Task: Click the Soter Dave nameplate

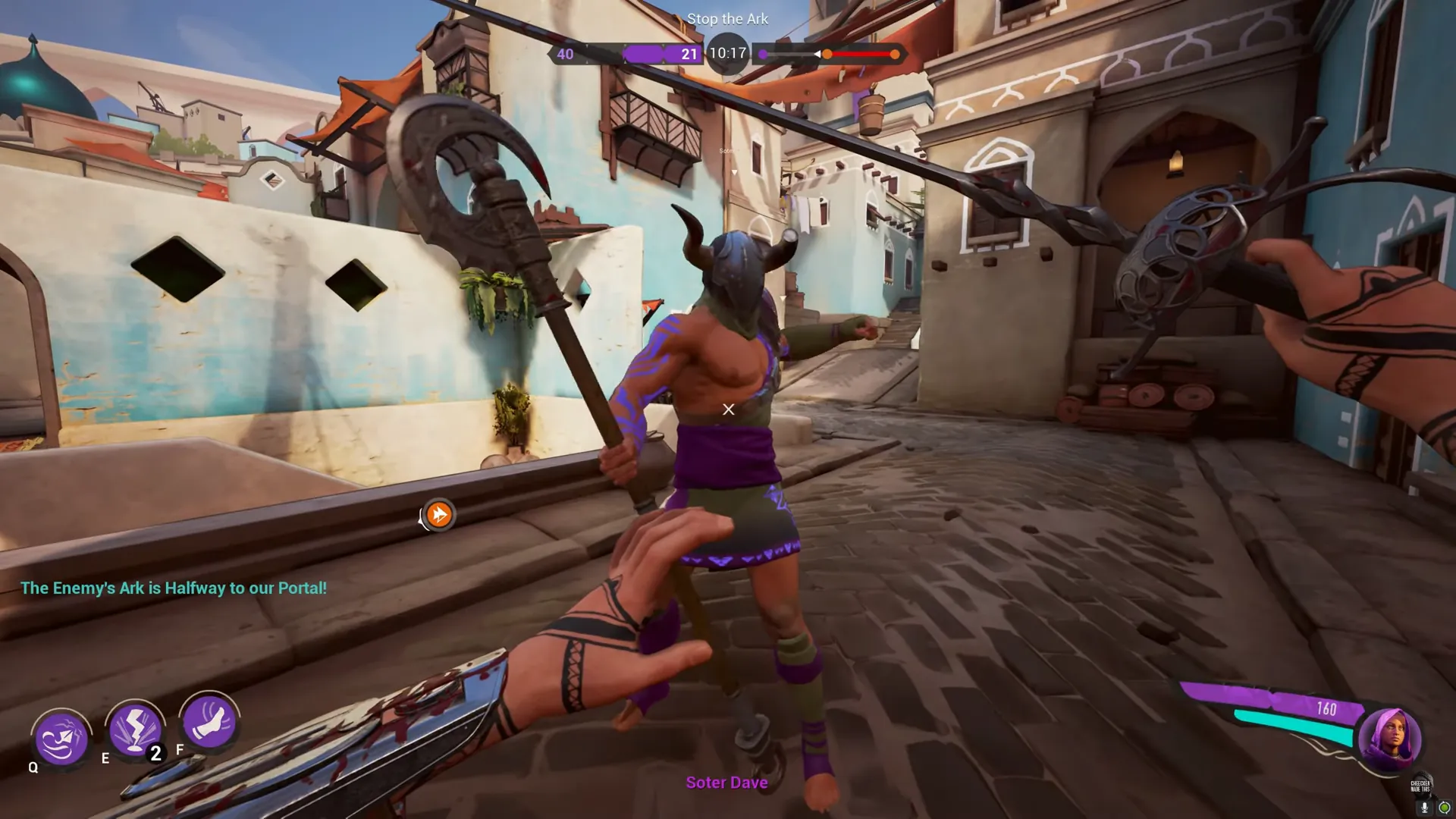Action: [x=726, y=783]
